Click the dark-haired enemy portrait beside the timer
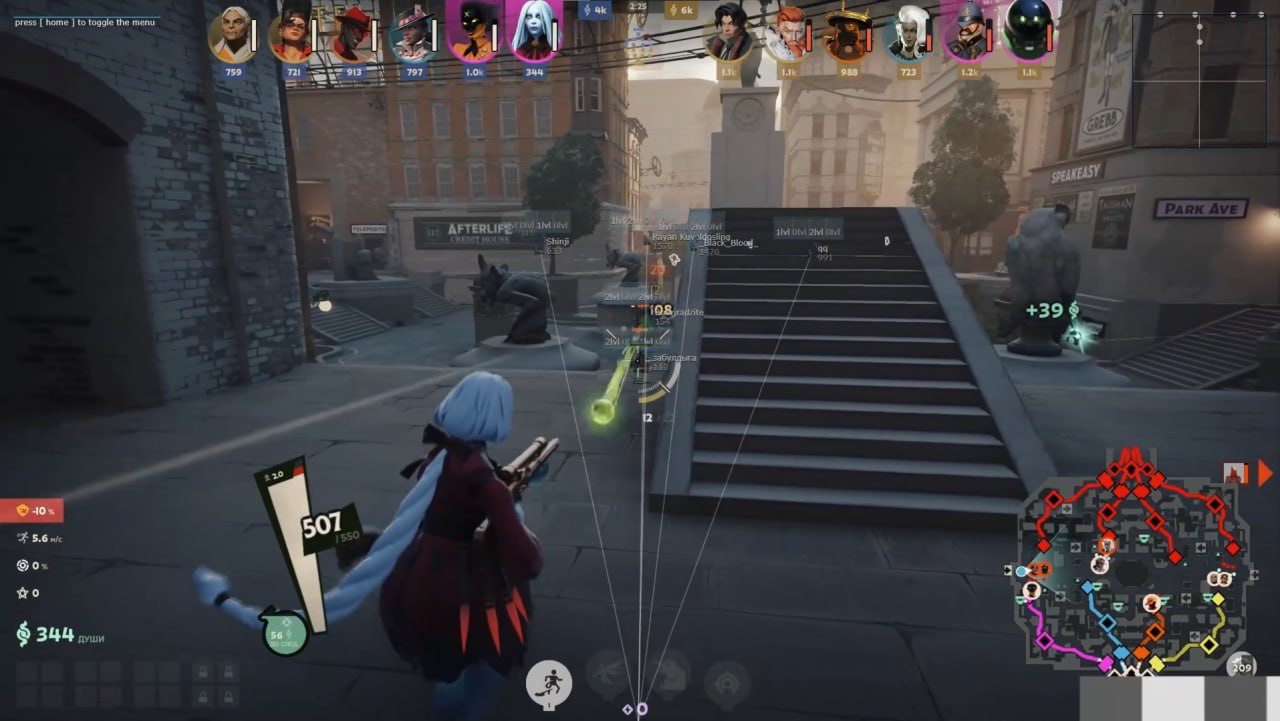This screenshot has height=721, width=1280. pos(727,34)
